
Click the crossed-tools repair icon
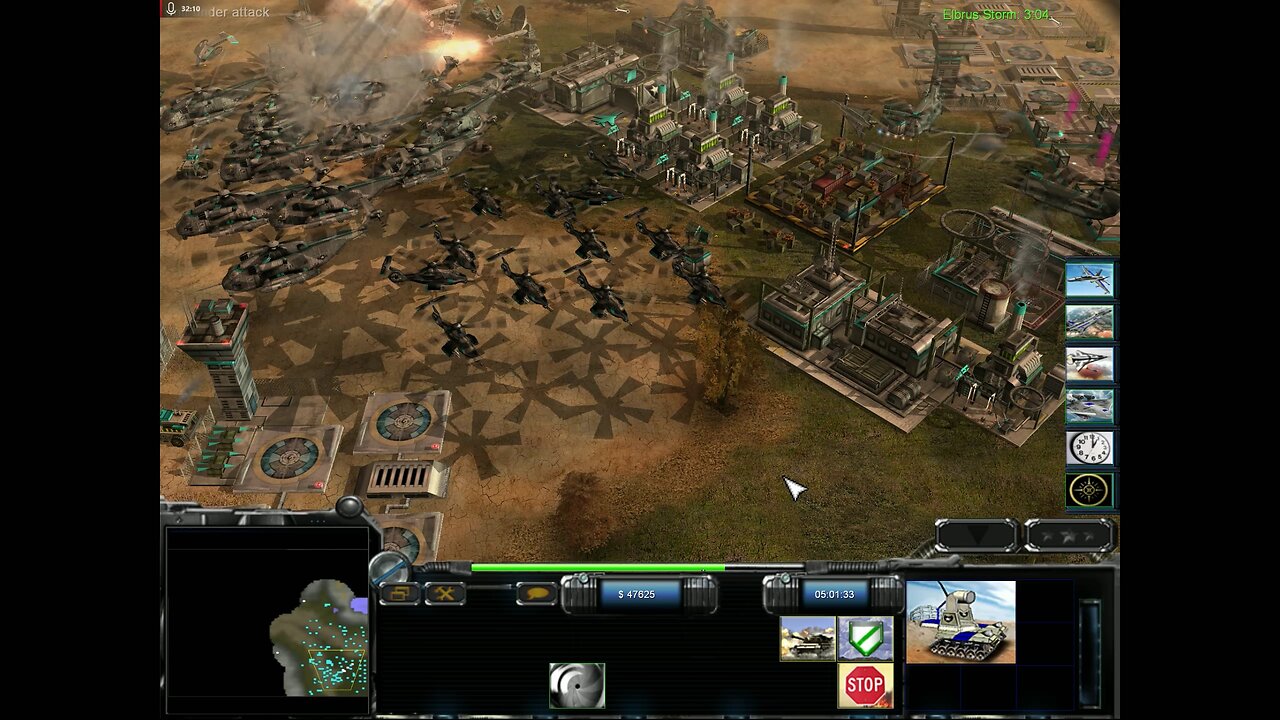[444, 592]
